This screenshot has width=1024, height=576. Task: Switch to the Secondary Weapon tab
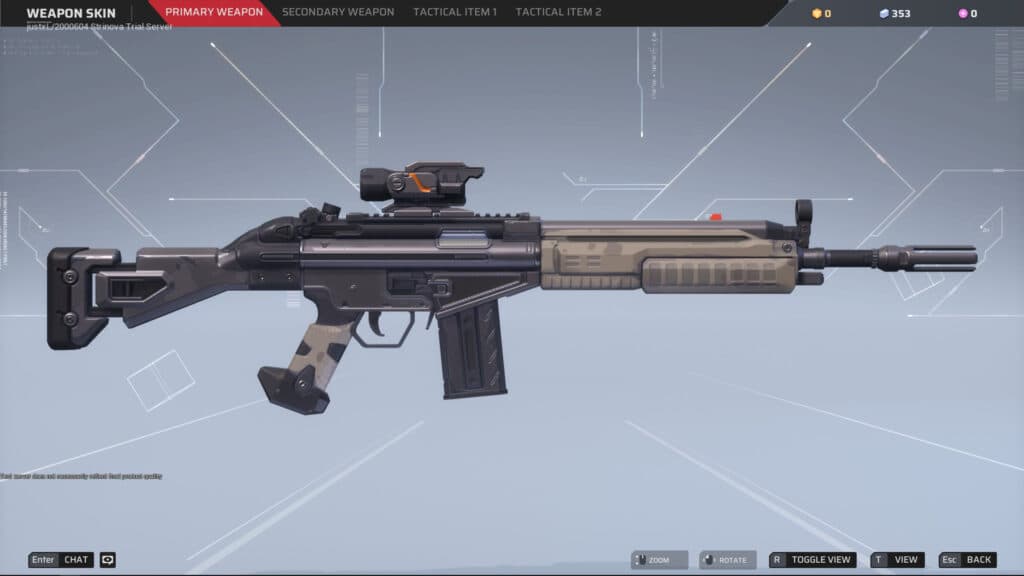coord(338,13)
